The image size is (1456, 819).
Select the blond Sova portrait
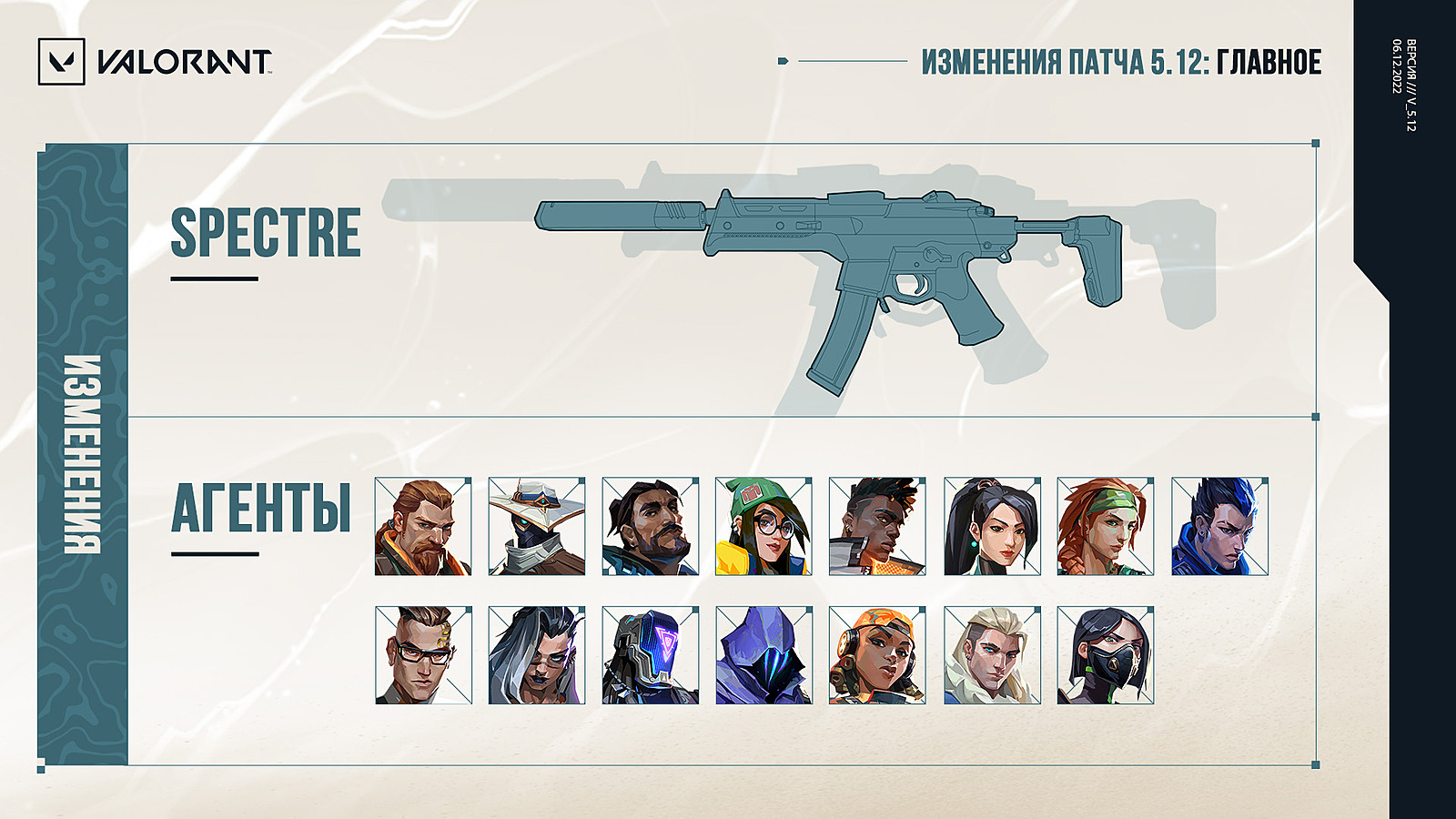[x=992, y=655]
